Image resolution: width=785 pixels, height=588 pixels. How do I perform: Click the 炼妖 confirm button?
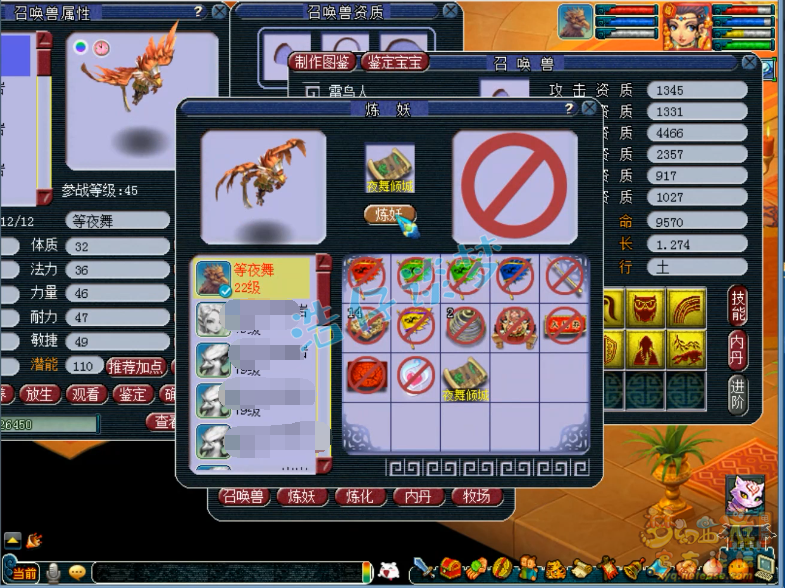click(387, 213)
